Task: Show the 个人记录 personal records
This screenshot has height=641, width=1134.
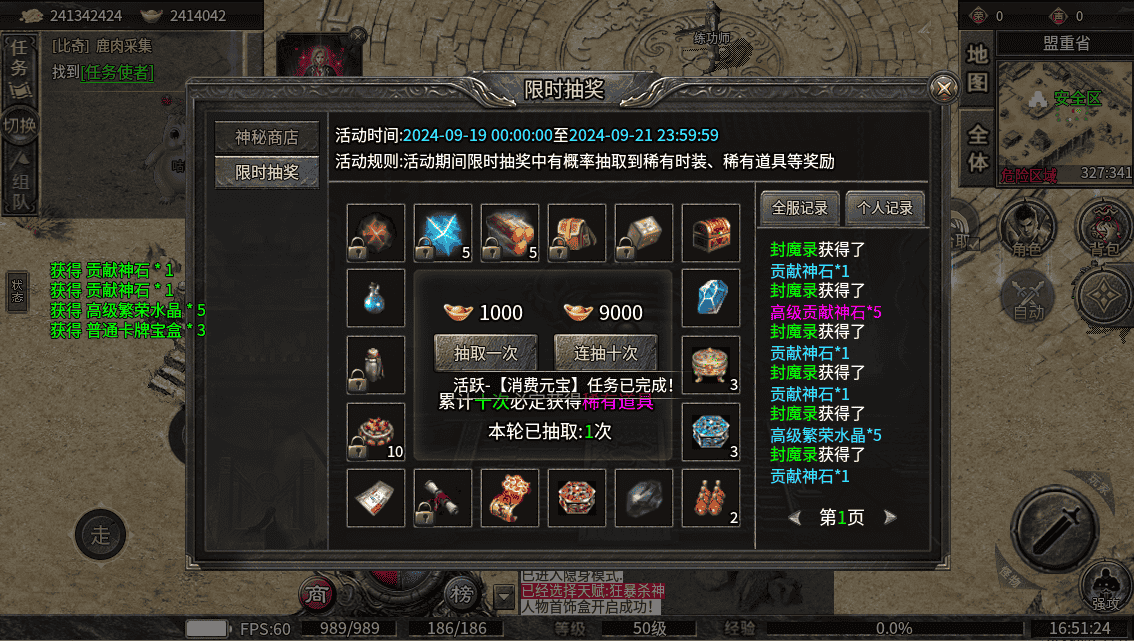Action: tap(885, 208)
